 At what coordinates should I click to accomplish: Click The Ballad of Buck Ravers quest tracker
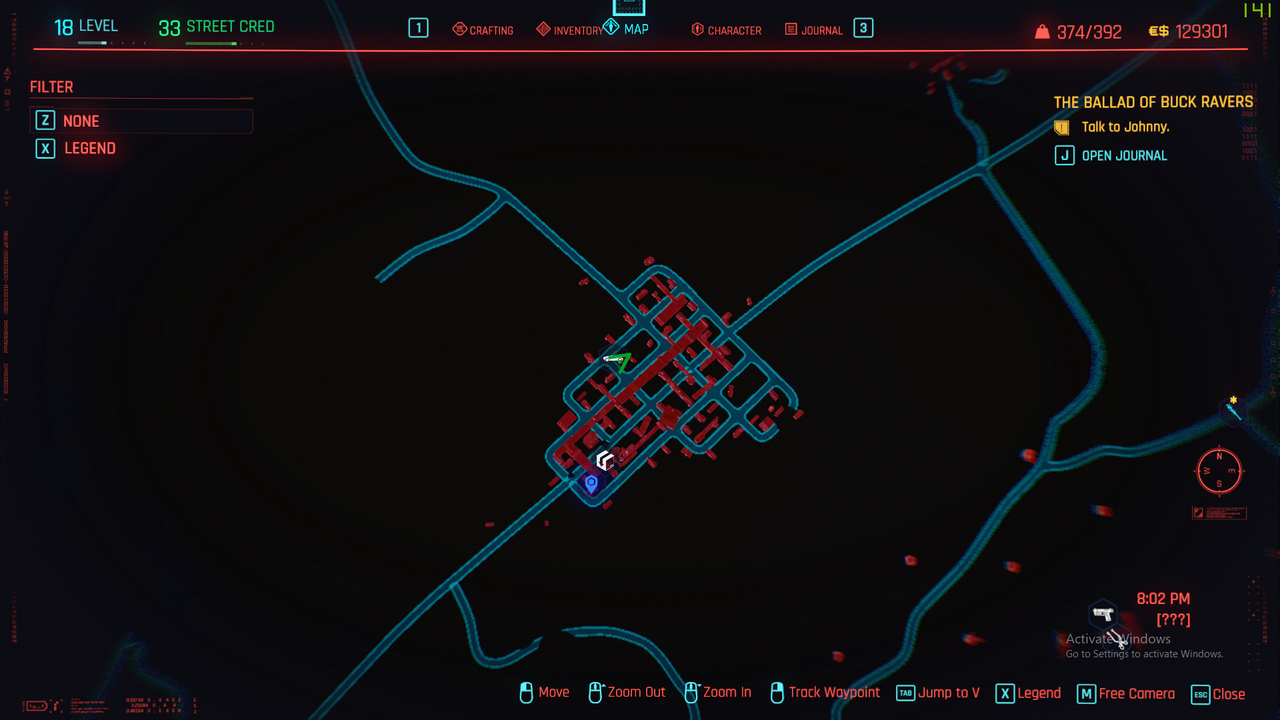point(1153,102)
